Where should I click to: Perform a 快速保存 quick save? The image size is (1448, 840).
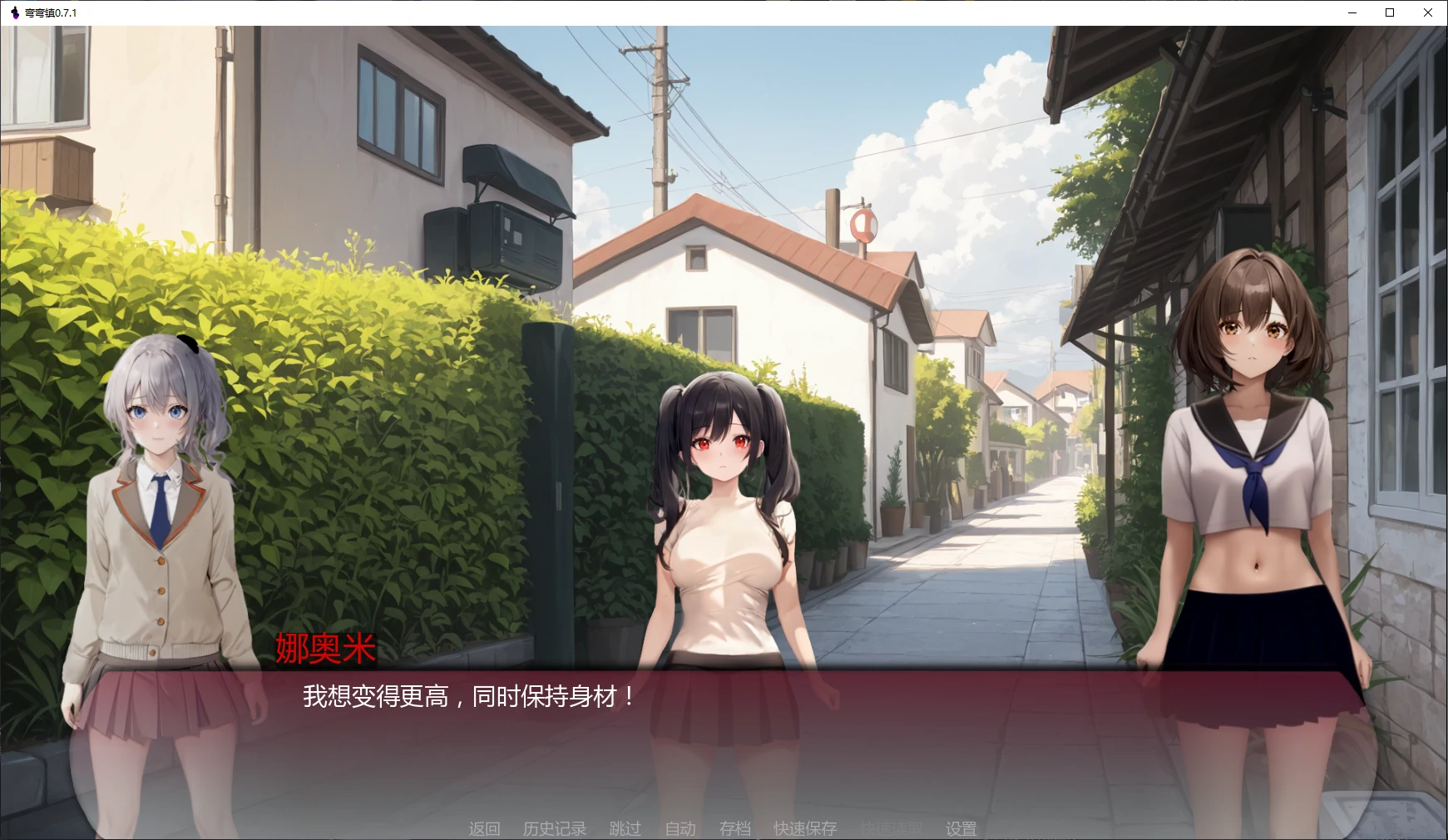click(x=806, y=828)
